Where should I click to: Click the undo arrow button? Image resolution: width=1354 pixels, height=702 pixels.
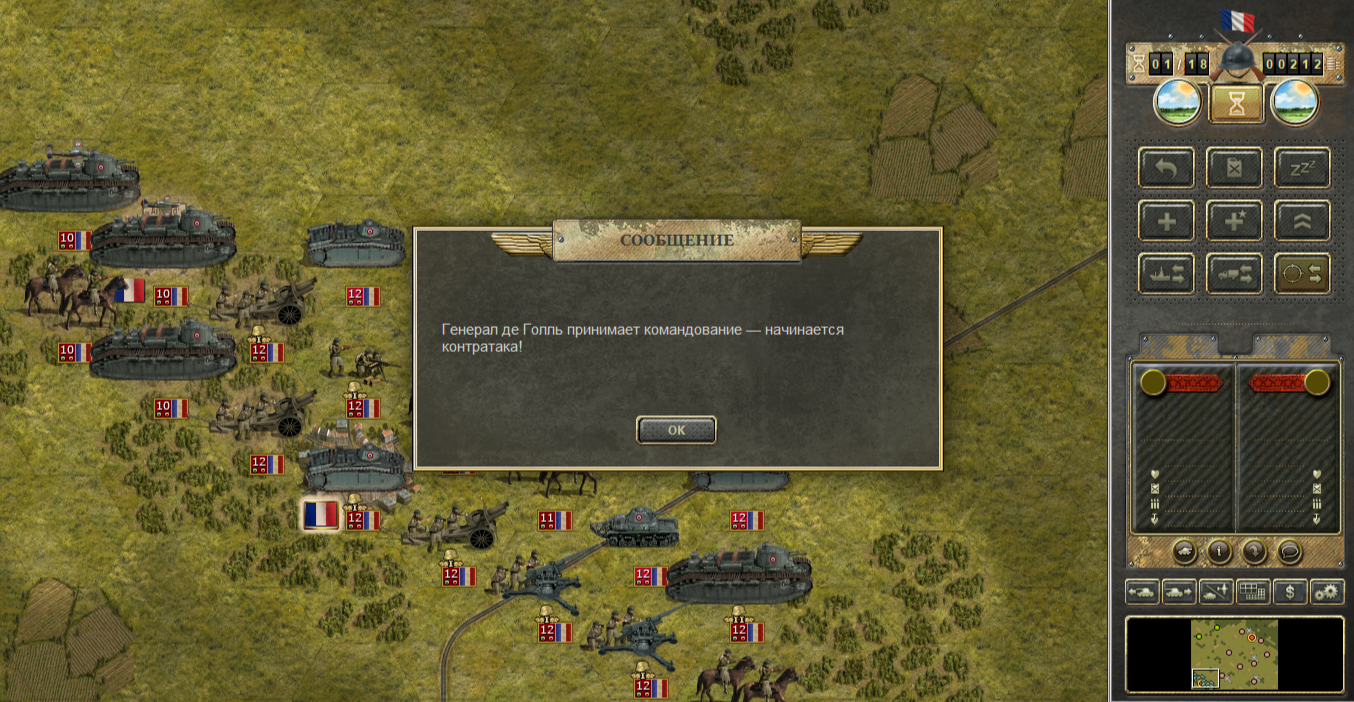(x=1167, y=167)
